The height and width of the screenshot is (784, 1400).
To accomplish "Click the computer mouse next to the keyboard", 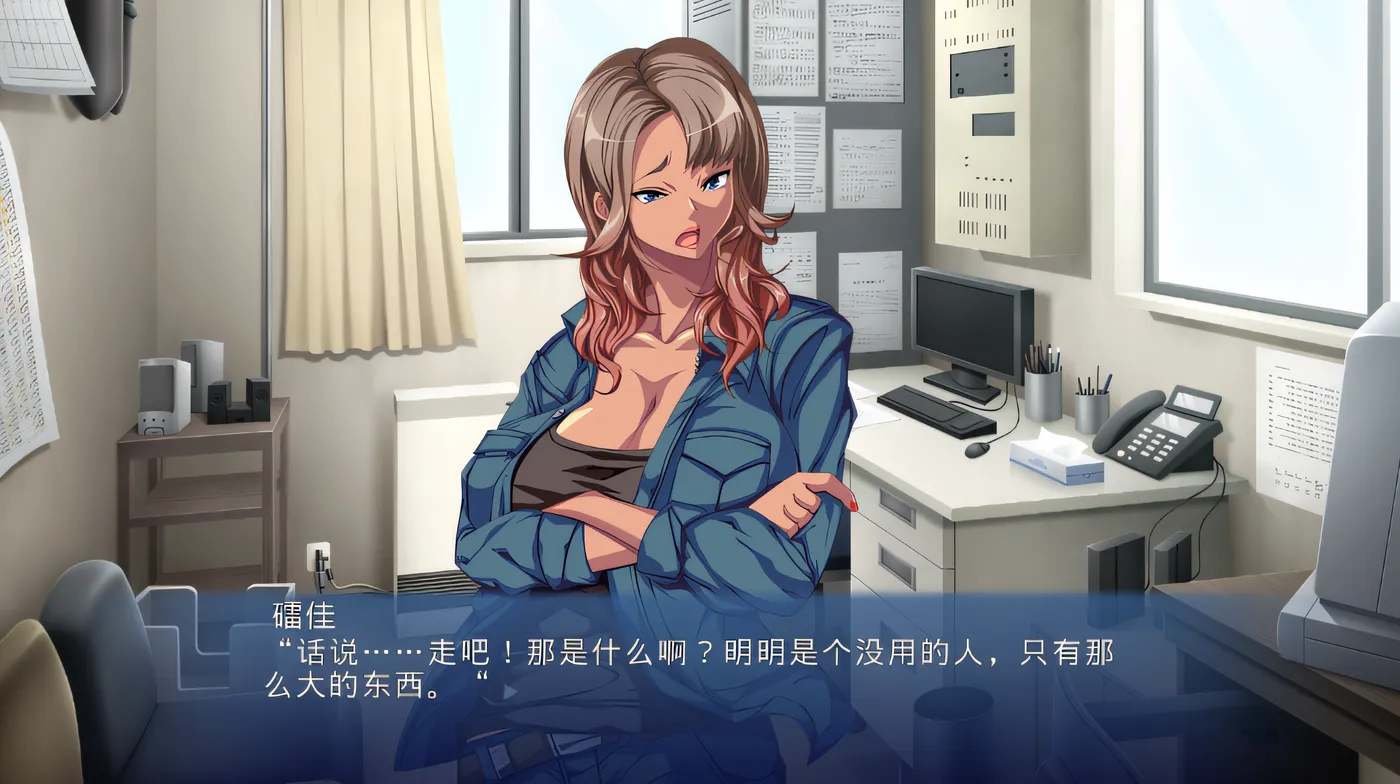I will [974, 449].
